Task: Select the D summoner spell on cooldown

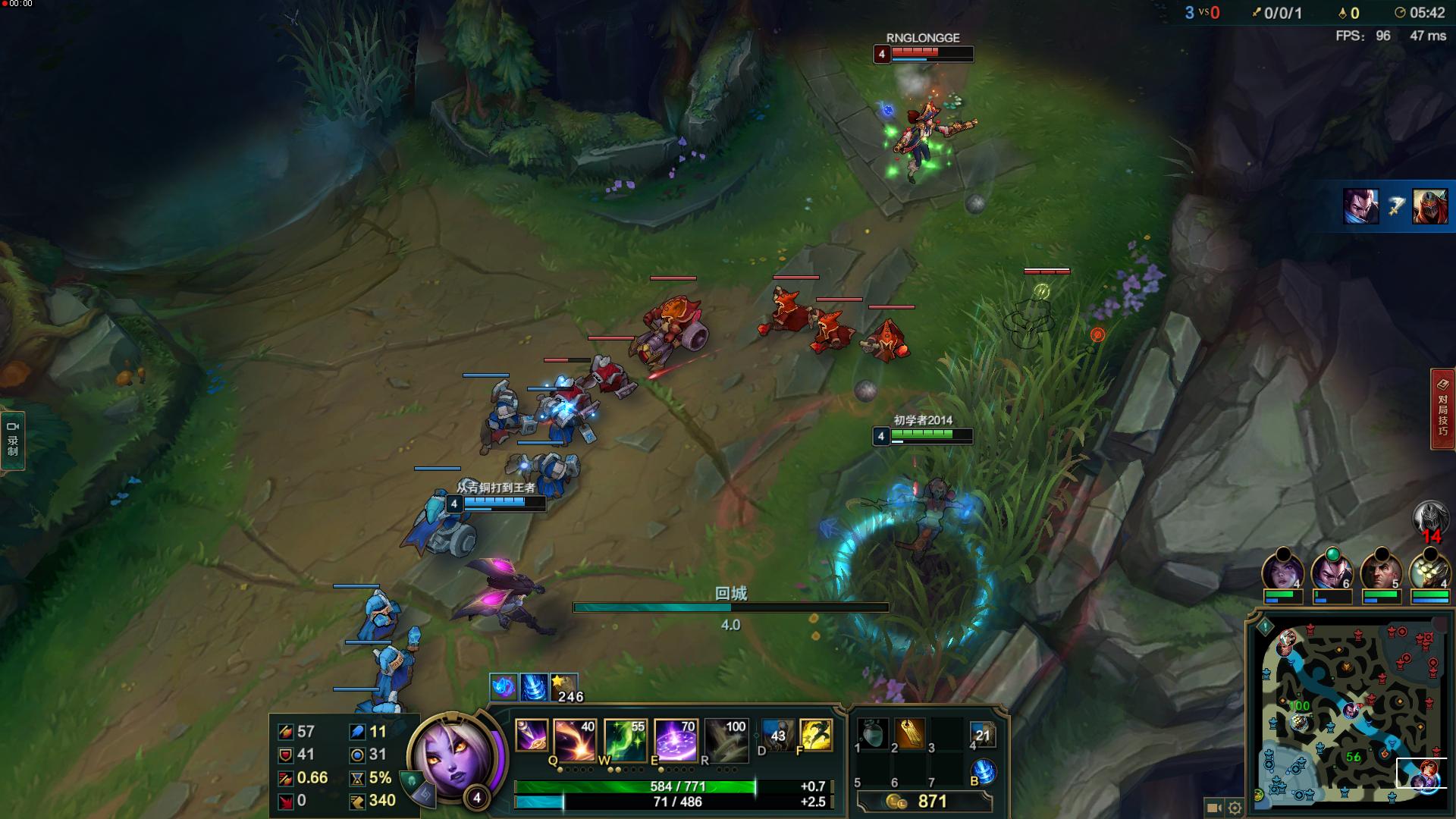Action: (x=778, y=735)
